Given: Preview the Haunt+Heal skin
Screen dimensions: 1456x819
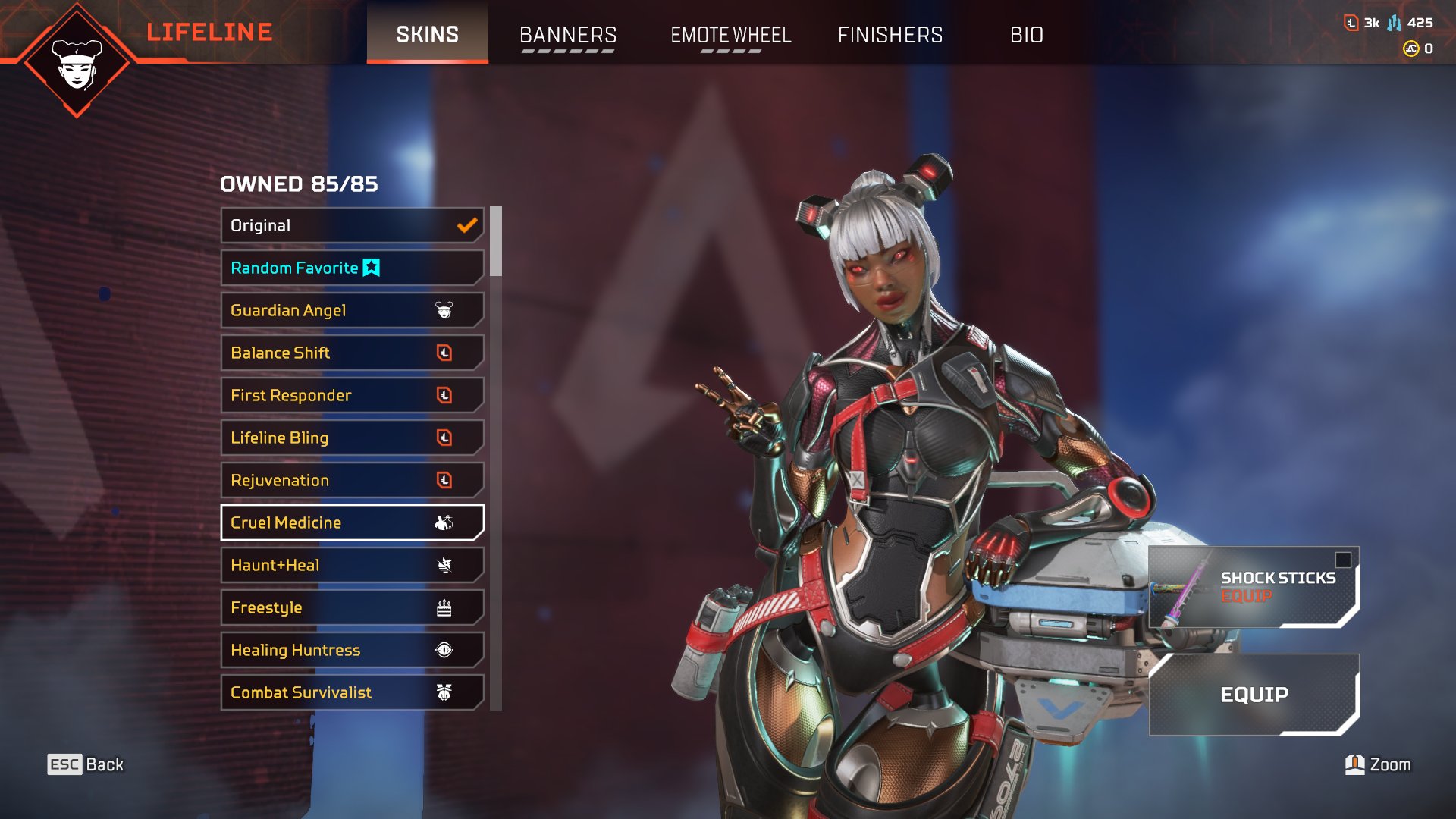Looking at the screenshot, I should coord(352,565).
